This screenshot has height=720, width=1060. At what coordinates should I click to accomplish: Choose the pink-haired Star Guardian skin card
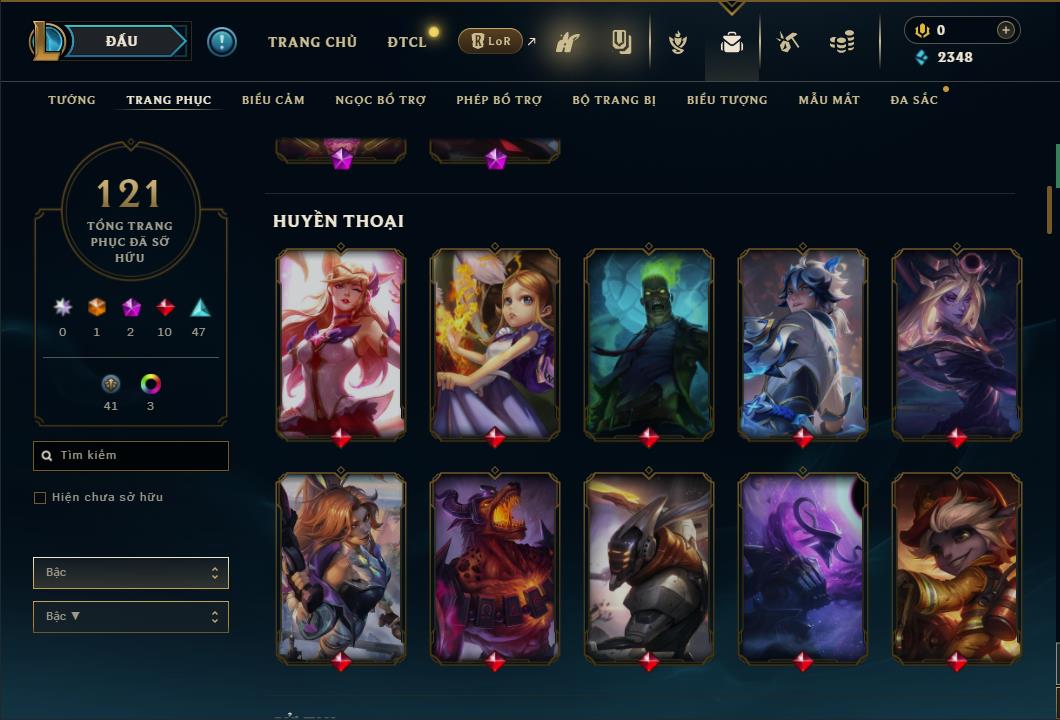341,343
